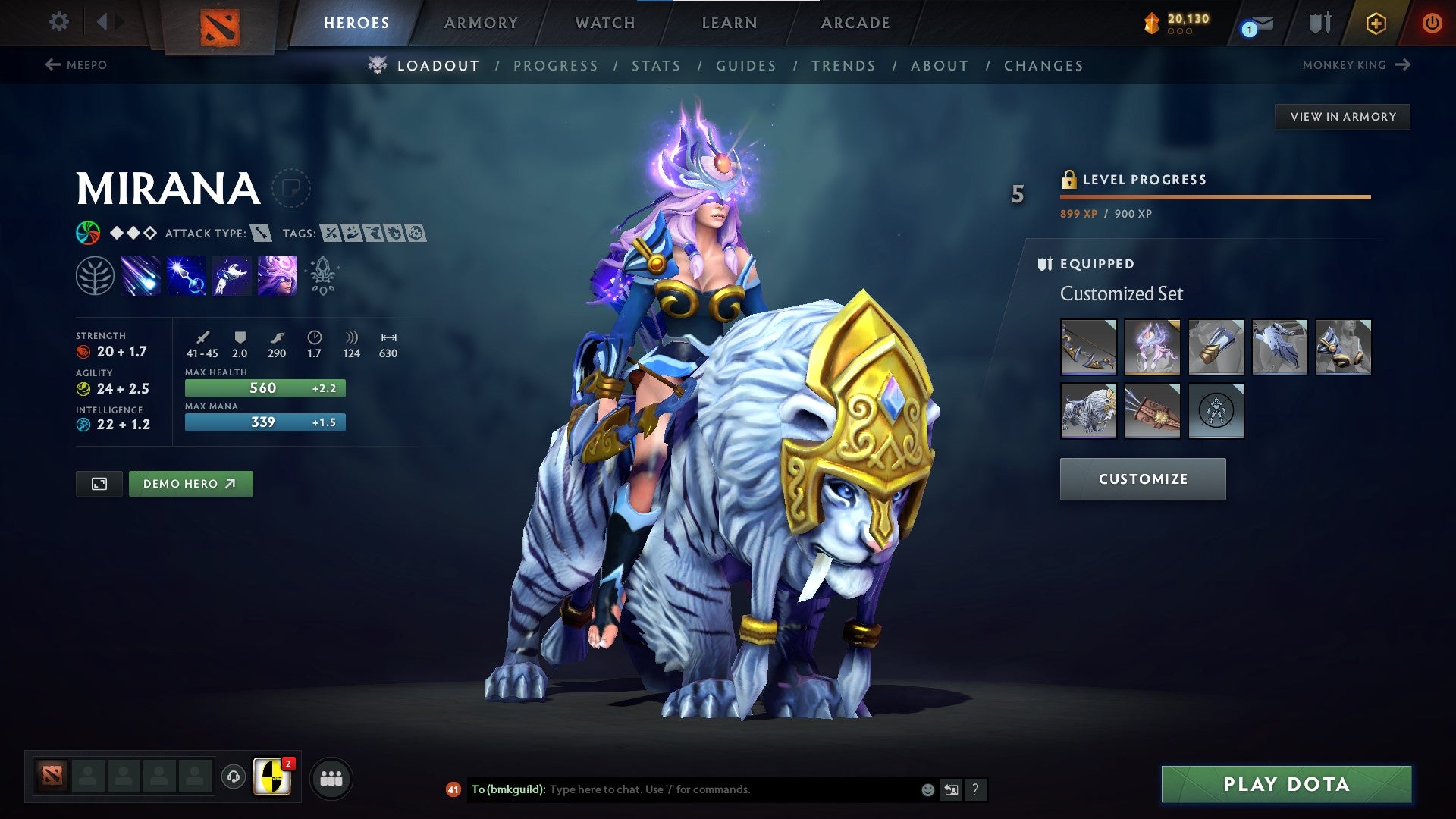The width and height of the screenshot is (1456, 819).
Task: Open Mirana's Sacred Arrow ability icon
Action: click(187, 275)
